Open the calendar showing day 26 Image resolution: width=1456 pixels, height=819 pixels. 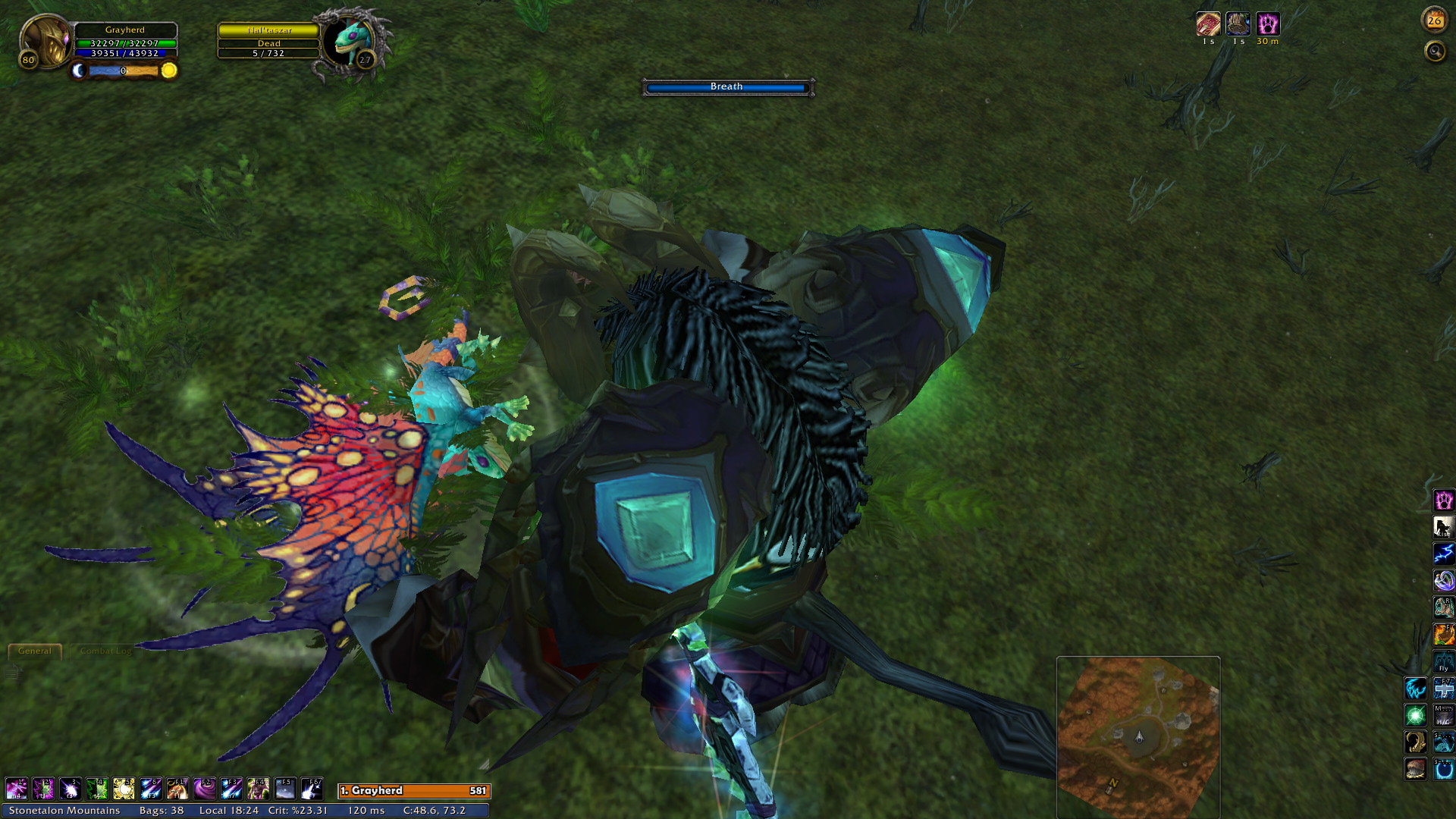(x=1434, y=20)
